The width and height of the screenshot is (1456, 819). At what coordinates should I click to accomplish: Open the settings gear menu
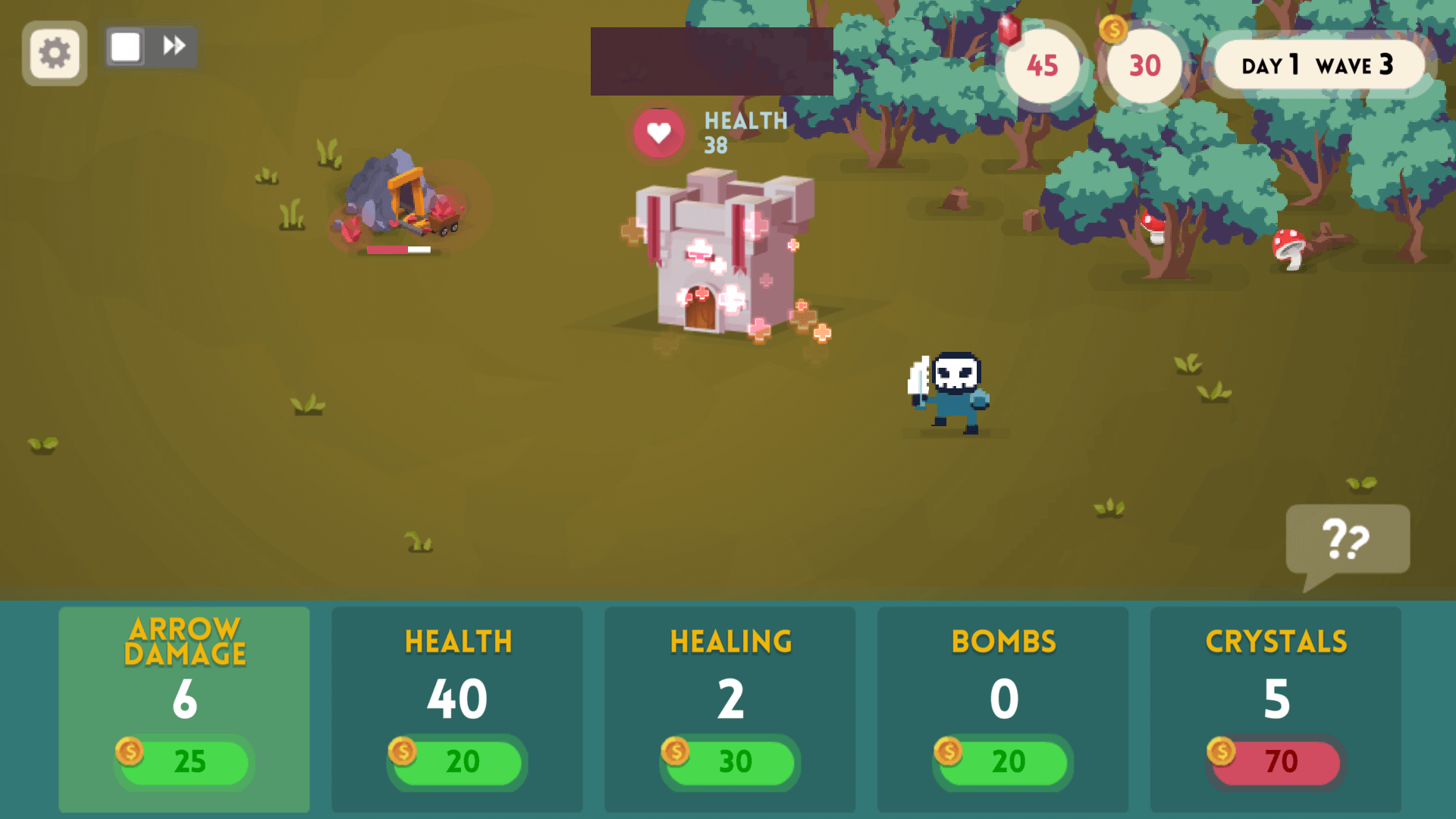click(x=54, y=52)
